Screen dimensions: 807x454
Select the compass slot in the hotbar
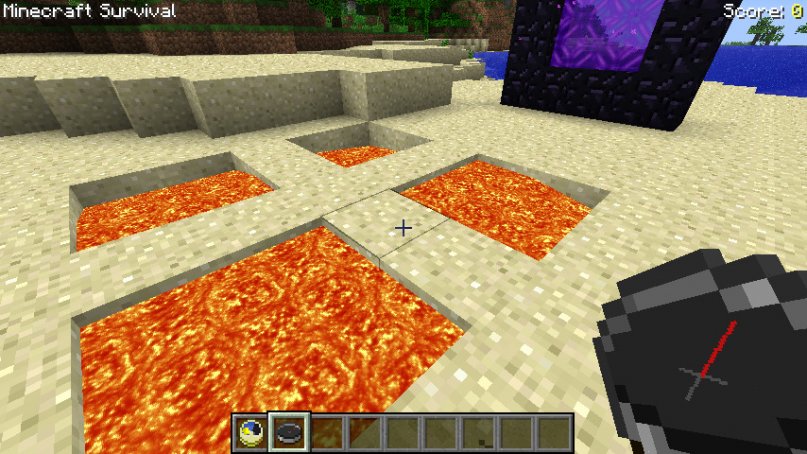tap(289, 432)
